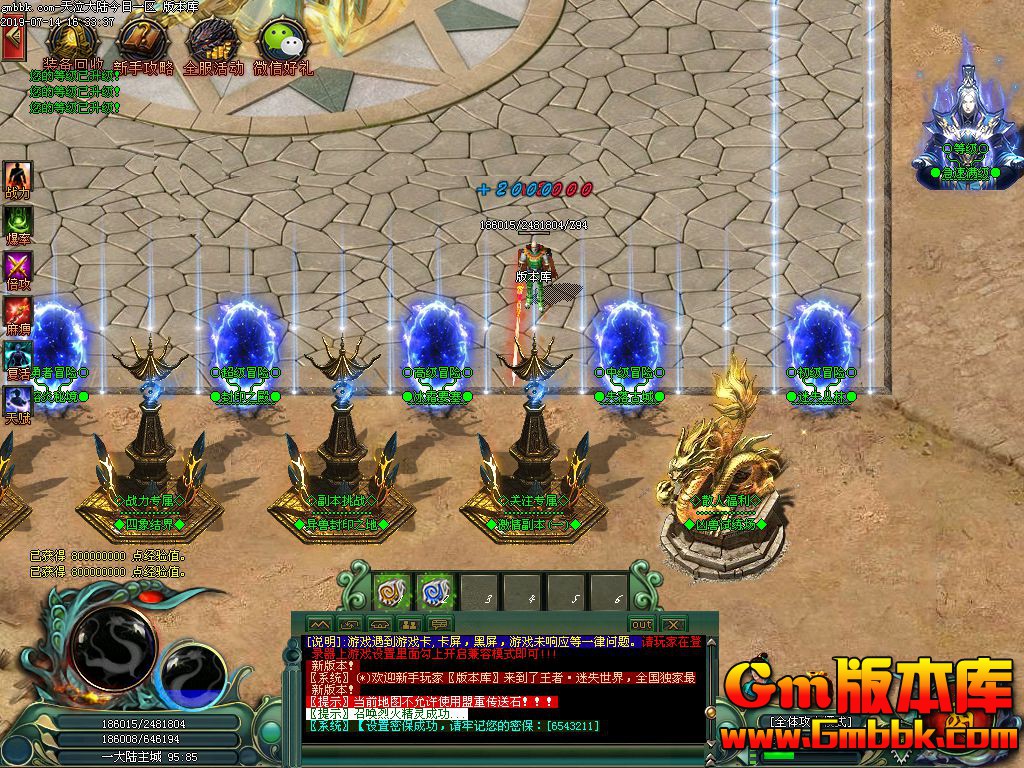Open the 微信好礼 WeChat gift icon
The width and height of the screenshot is (1024, 768).
click(282, 43)
